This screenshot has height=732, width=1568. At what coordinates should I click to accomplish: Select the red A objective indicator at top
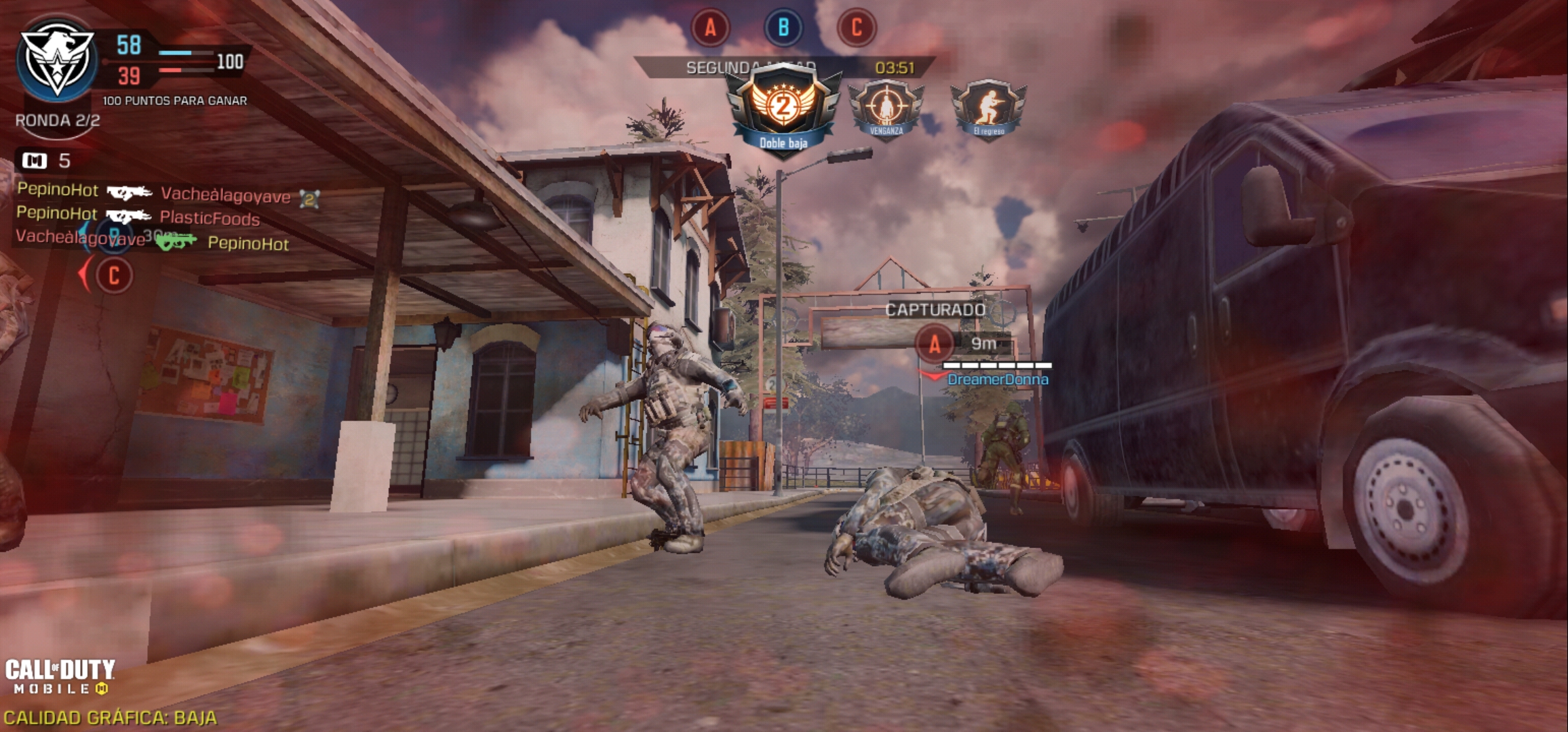(x=710, y=28)
